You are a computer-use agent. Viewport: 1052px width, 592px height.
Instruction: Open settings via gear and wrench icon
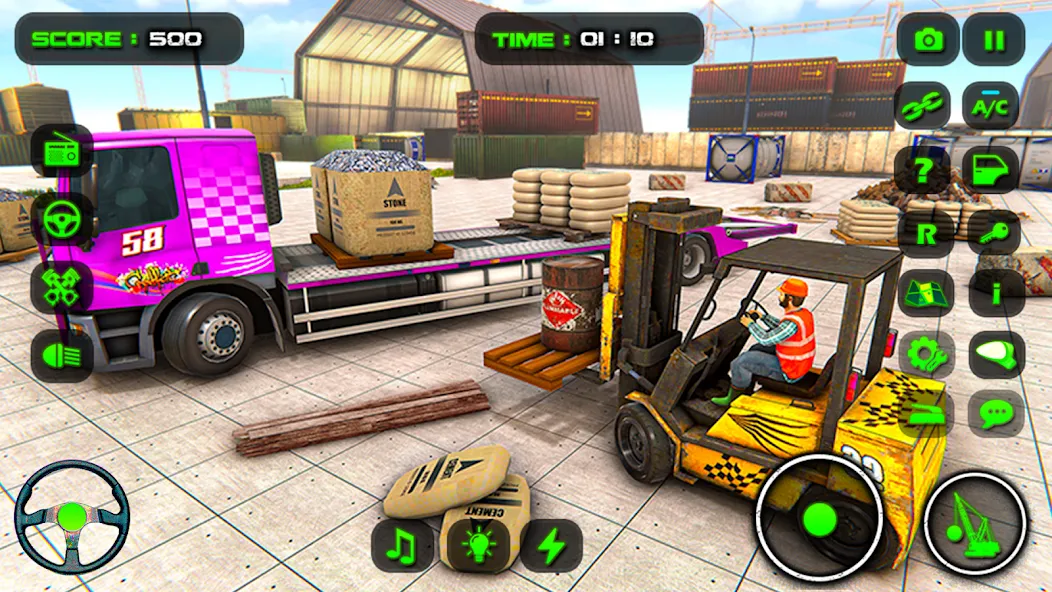pyautogui.click(x=926, y=354)
